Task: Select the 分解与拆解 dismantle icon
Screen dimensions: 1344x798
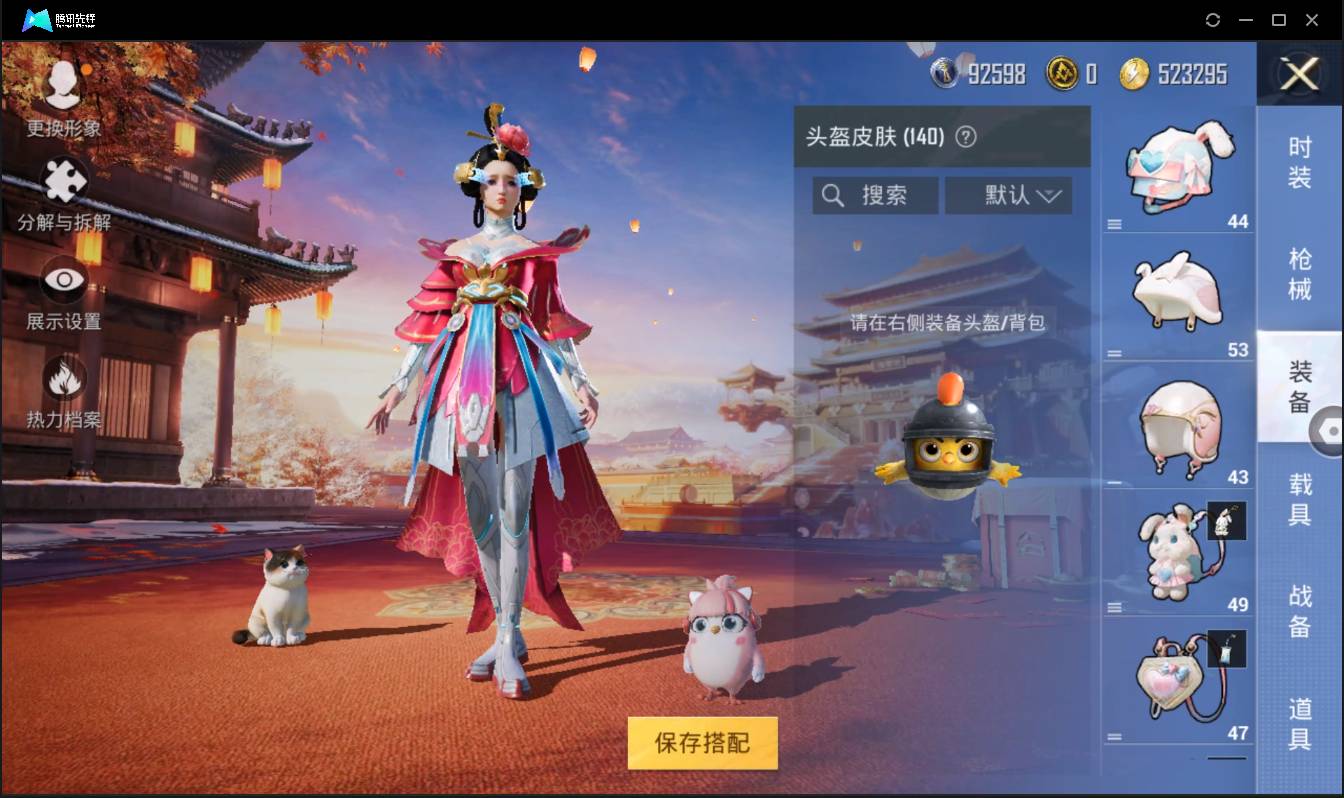Action: [62, 180]
